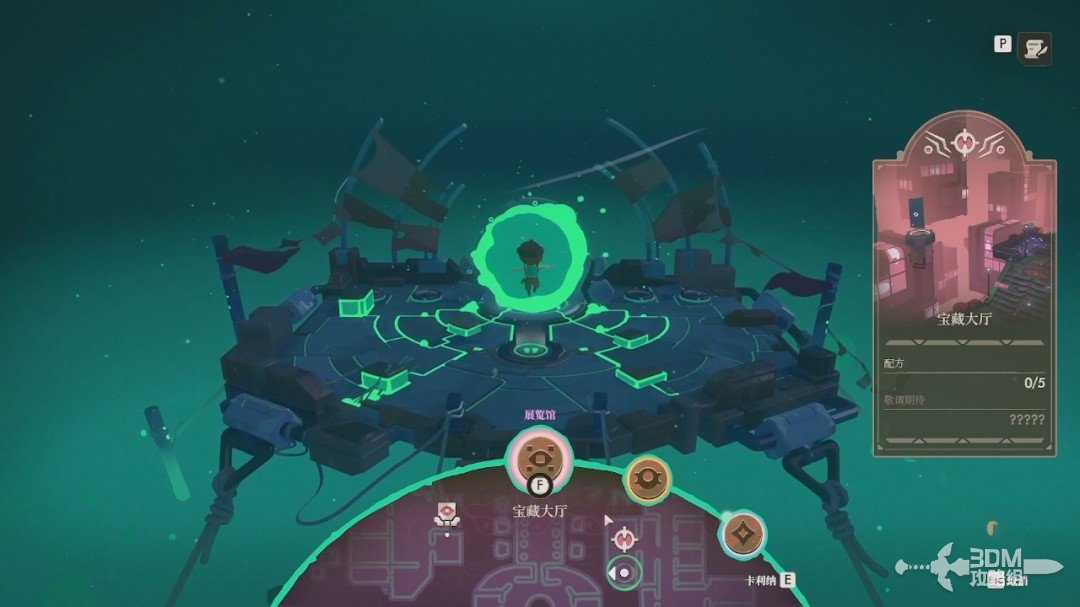This screenshot has width=1080, height=607.
Task: Select the red target marker on the map
Action: (x=625, y=539)
